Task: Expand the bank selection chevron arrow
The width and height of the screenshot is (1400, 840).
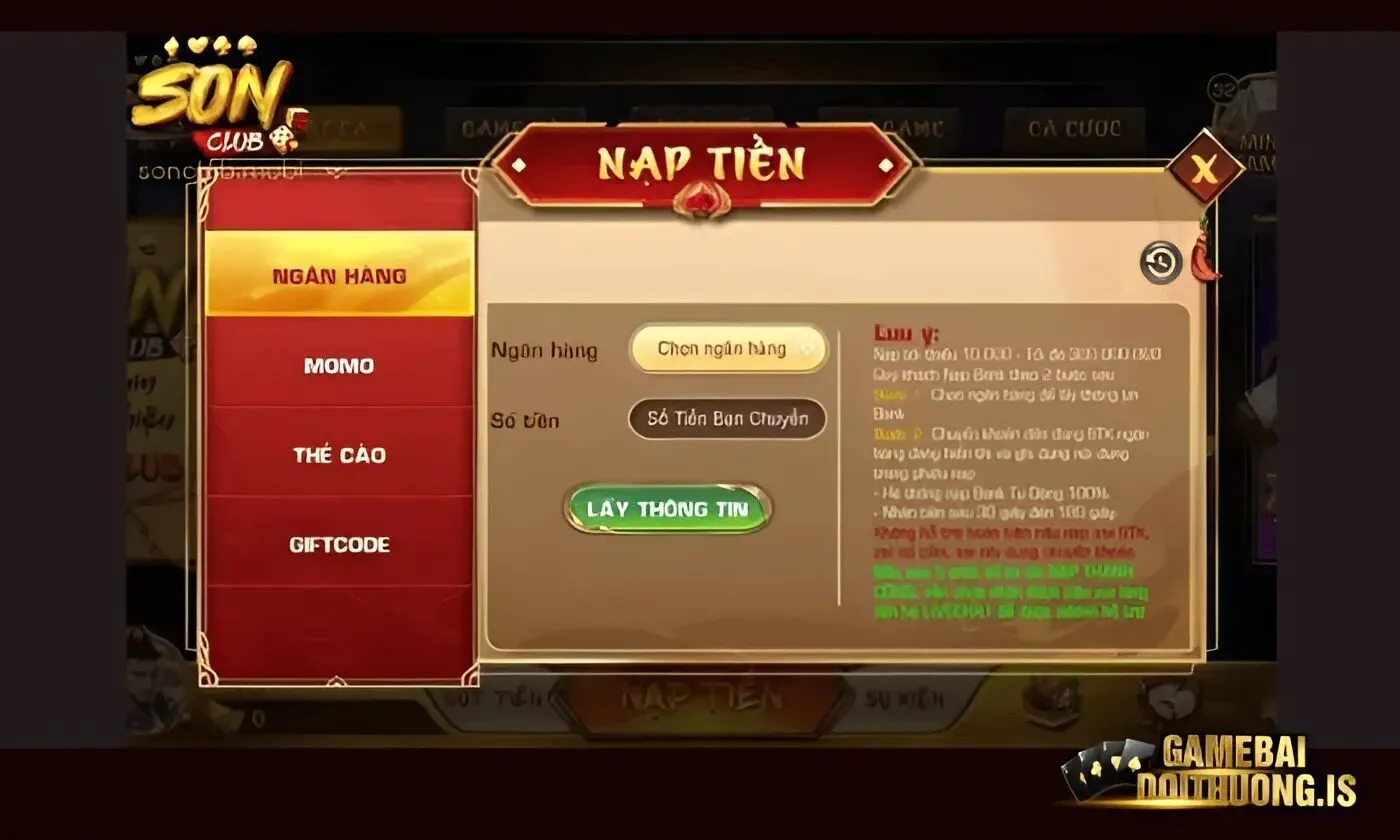Action: [808, 350]
